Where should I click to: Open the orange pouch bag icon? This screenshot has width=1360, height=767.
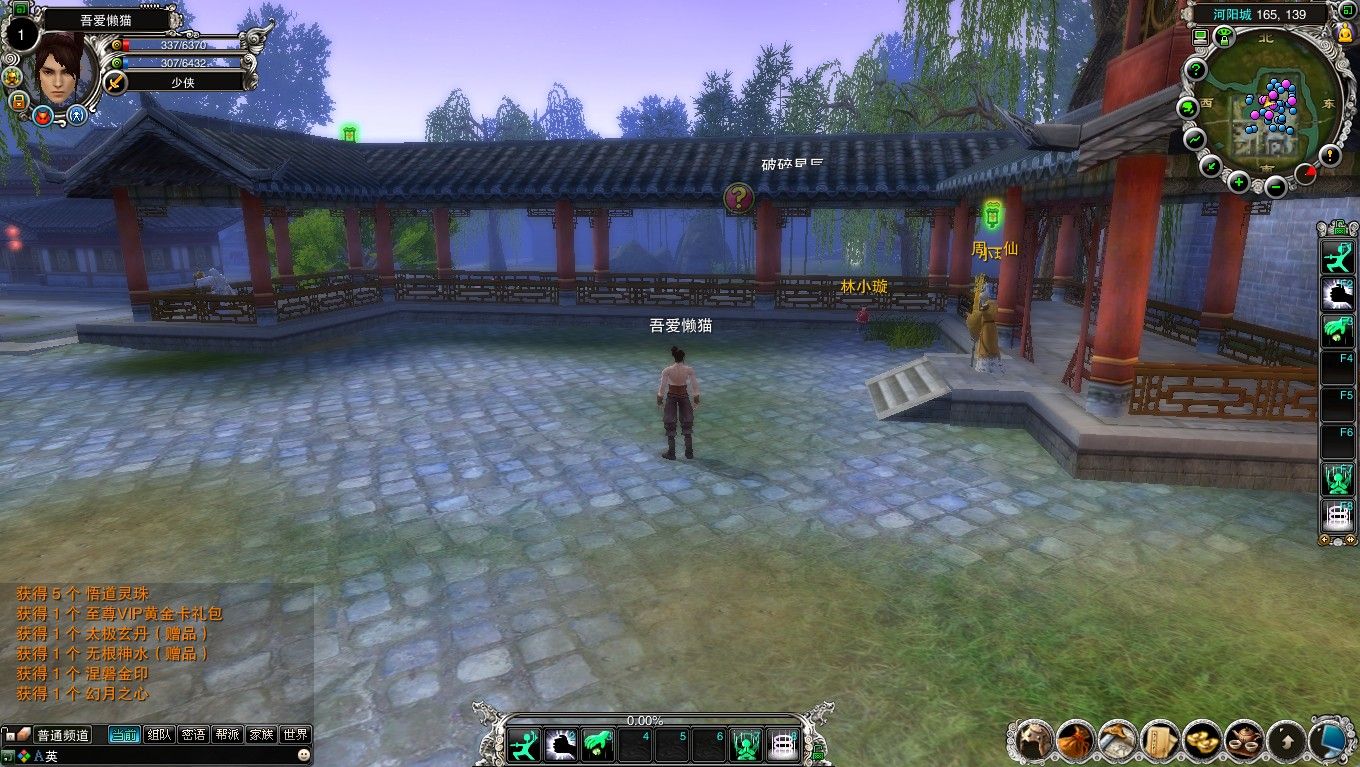1076,740
